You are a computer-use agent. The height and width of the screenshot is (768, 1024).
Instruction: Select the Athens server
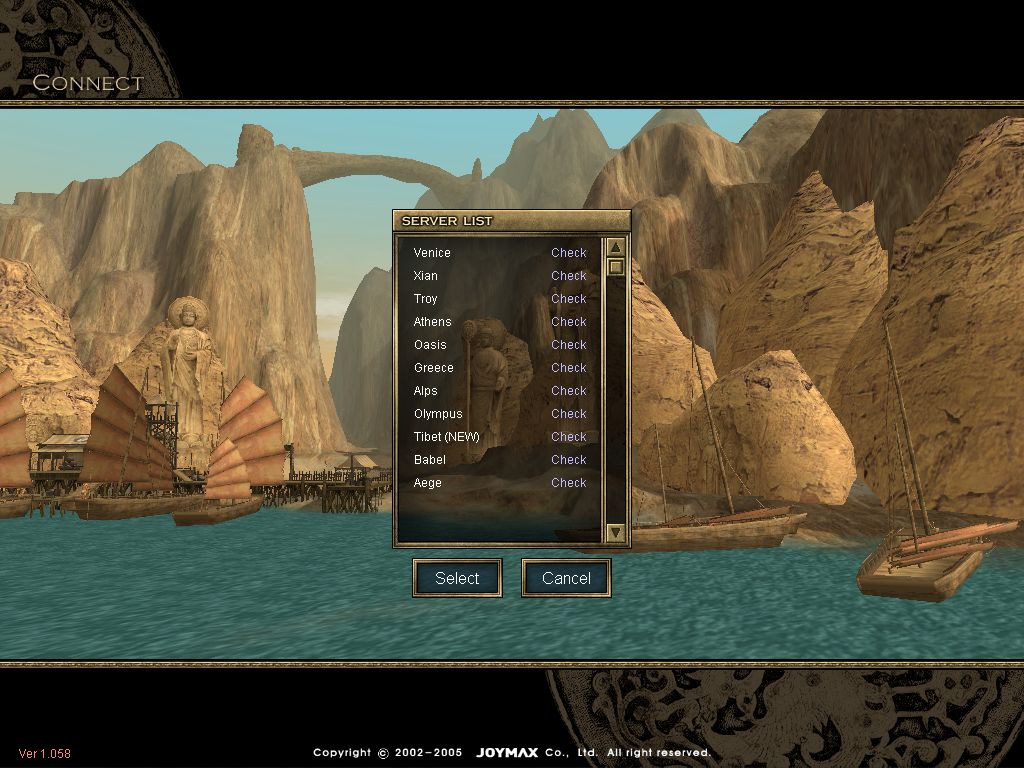(433, 322)
